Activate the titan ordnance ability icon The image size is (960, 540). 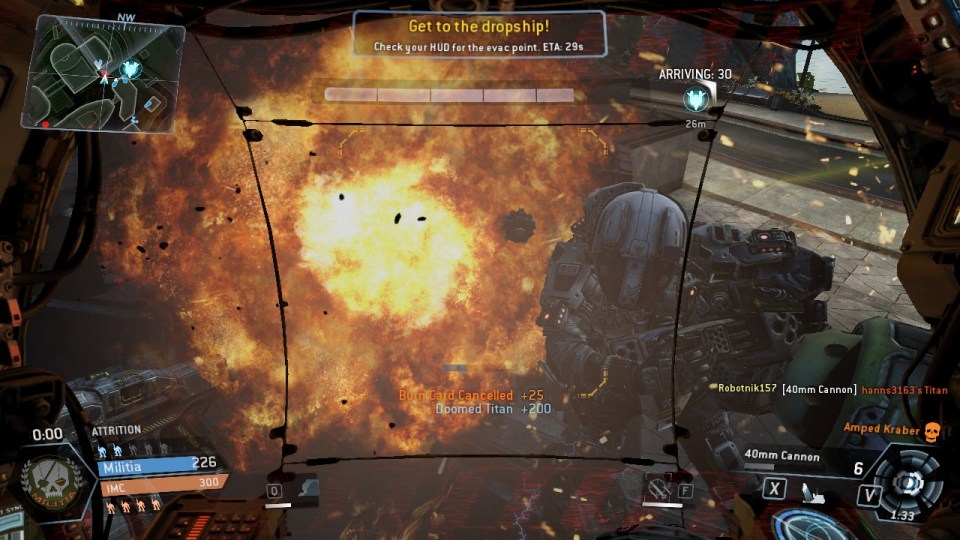[x=657, y=488]
